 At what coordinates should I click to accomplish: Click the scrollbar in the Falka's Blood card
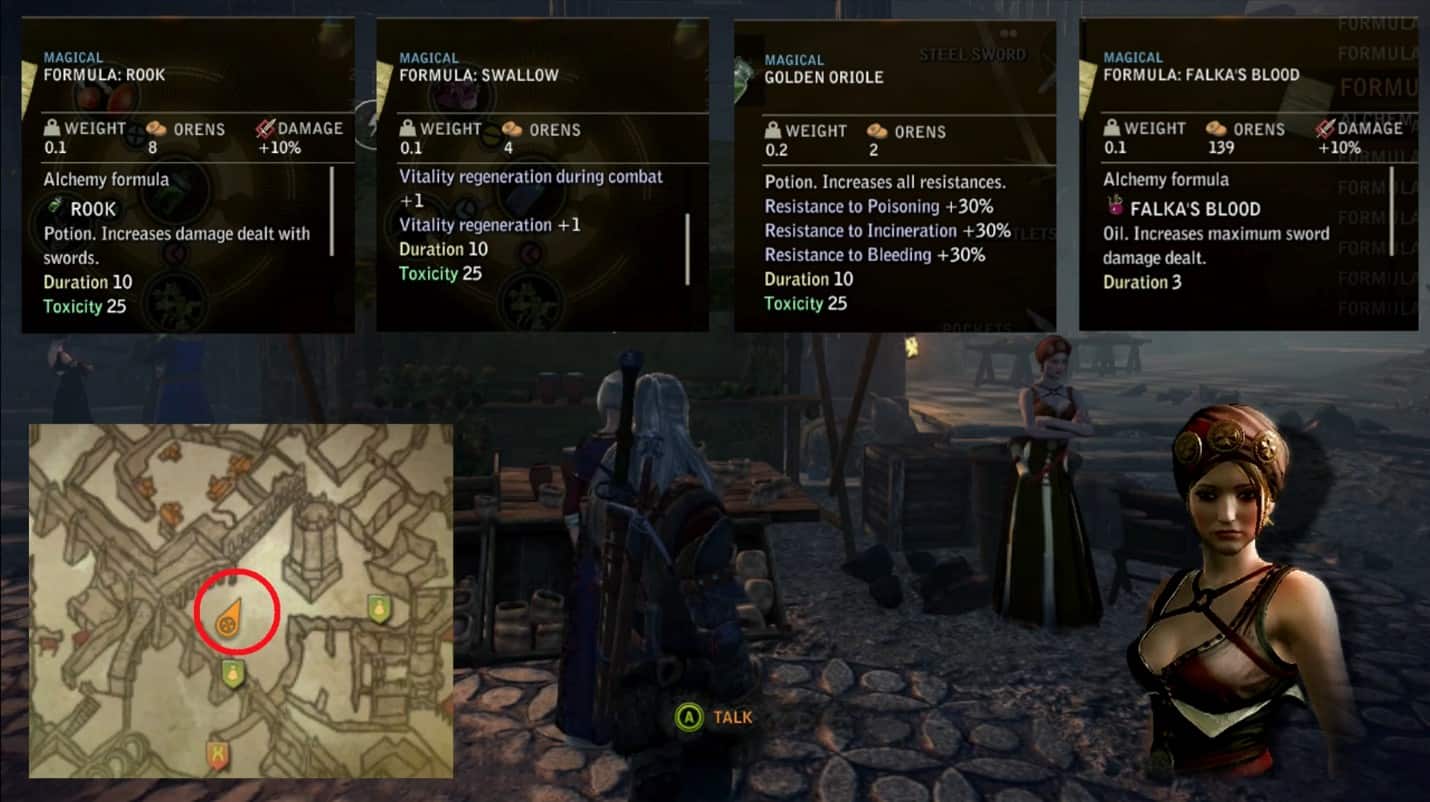[1391, 214]
